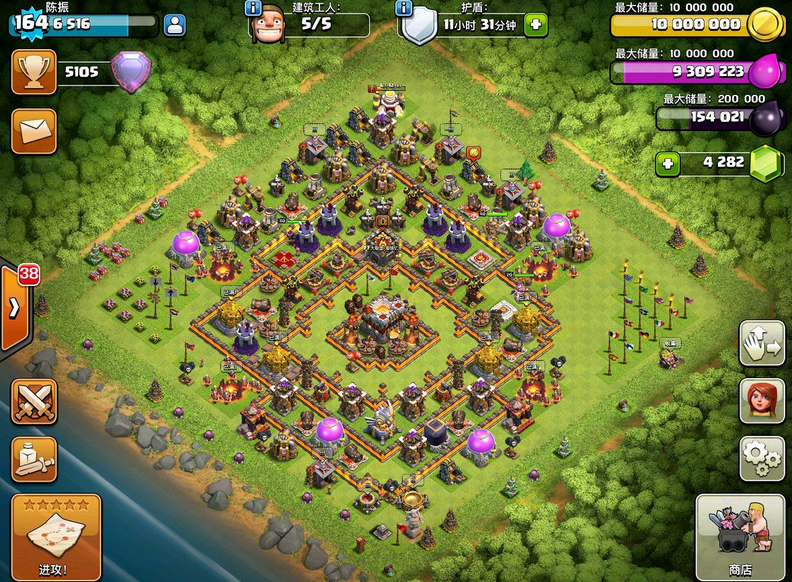Viewport: 792px width, 582px height.
Task: Open the red-haired woman portrait button
Action: 762,401
